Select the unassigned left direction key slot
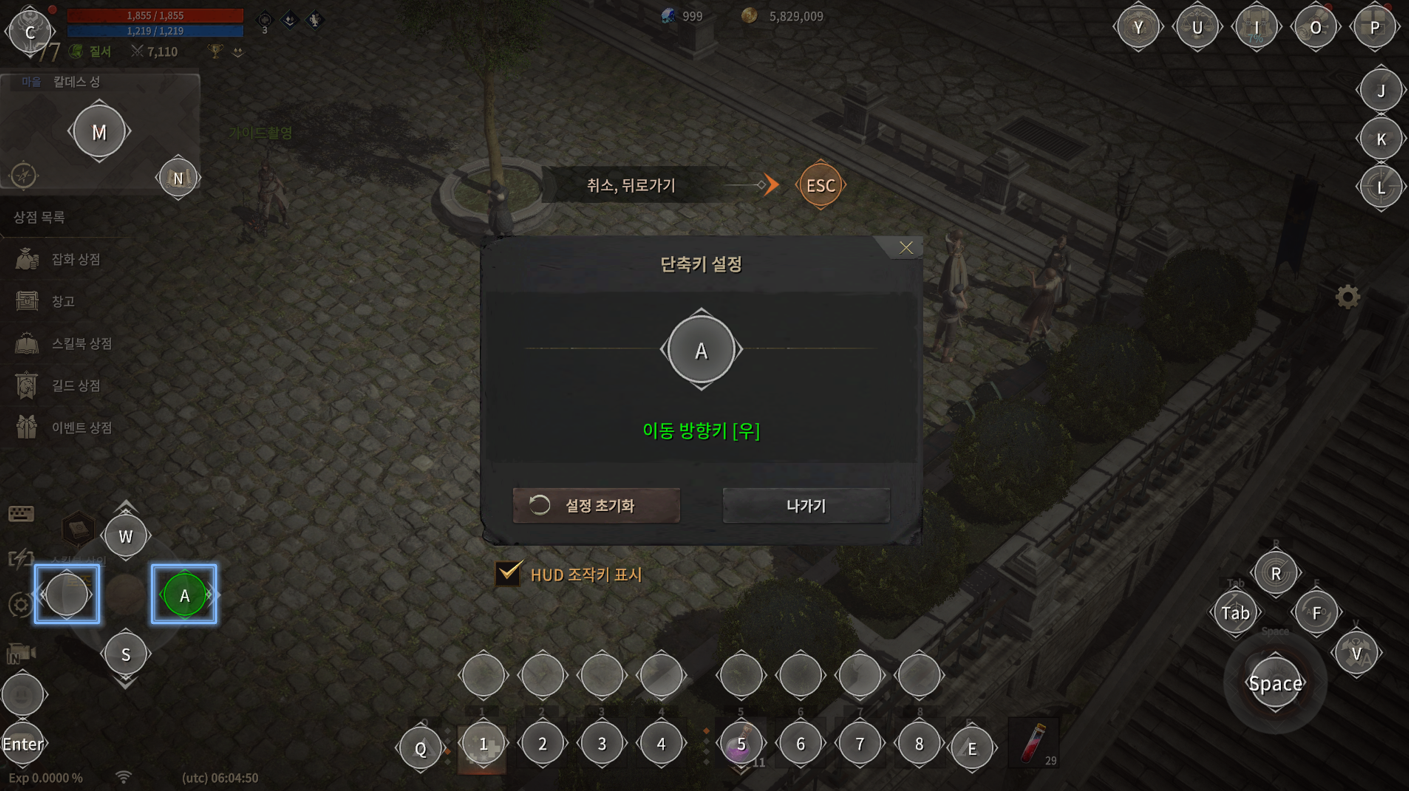Image resolution: width=1409 pixels, height=791 pixels. pyautogui.click(x=67, y=595)
